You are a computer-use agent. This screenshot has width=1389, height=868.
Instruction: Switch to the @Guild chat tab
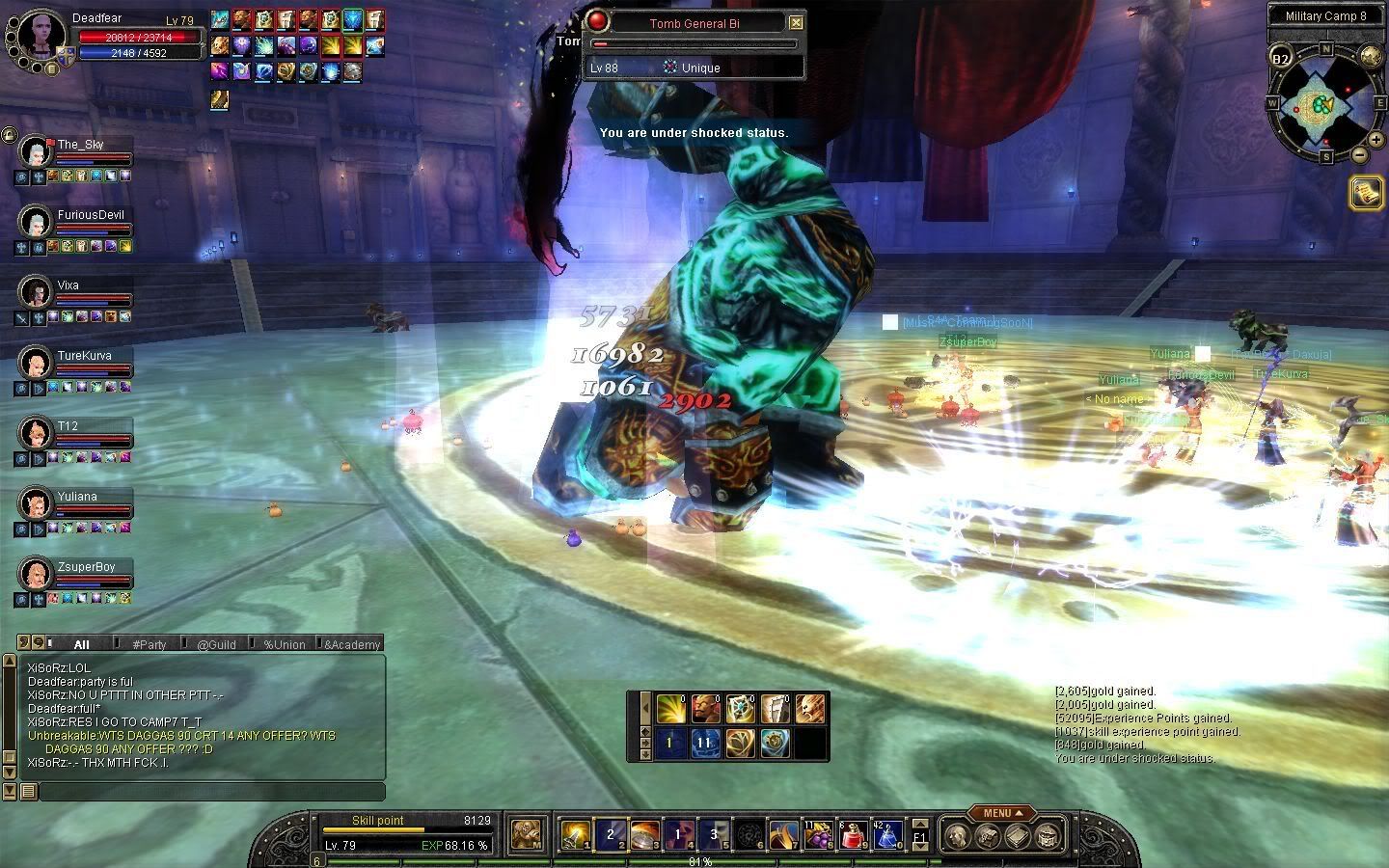pyautogui.click(x=216, y=644)
